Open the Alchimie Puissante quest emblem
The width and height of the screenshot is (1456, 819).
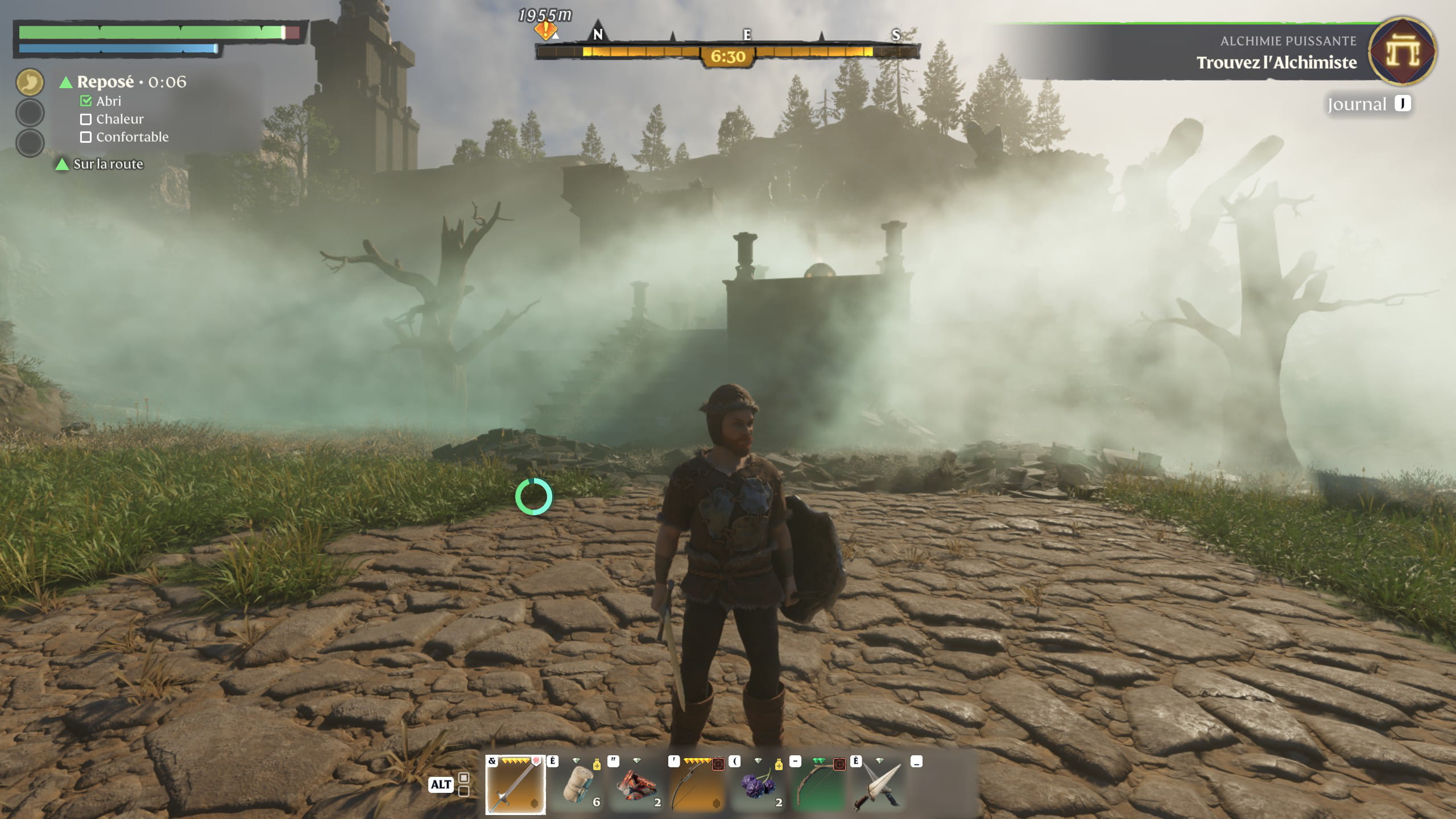point(1403,52)
